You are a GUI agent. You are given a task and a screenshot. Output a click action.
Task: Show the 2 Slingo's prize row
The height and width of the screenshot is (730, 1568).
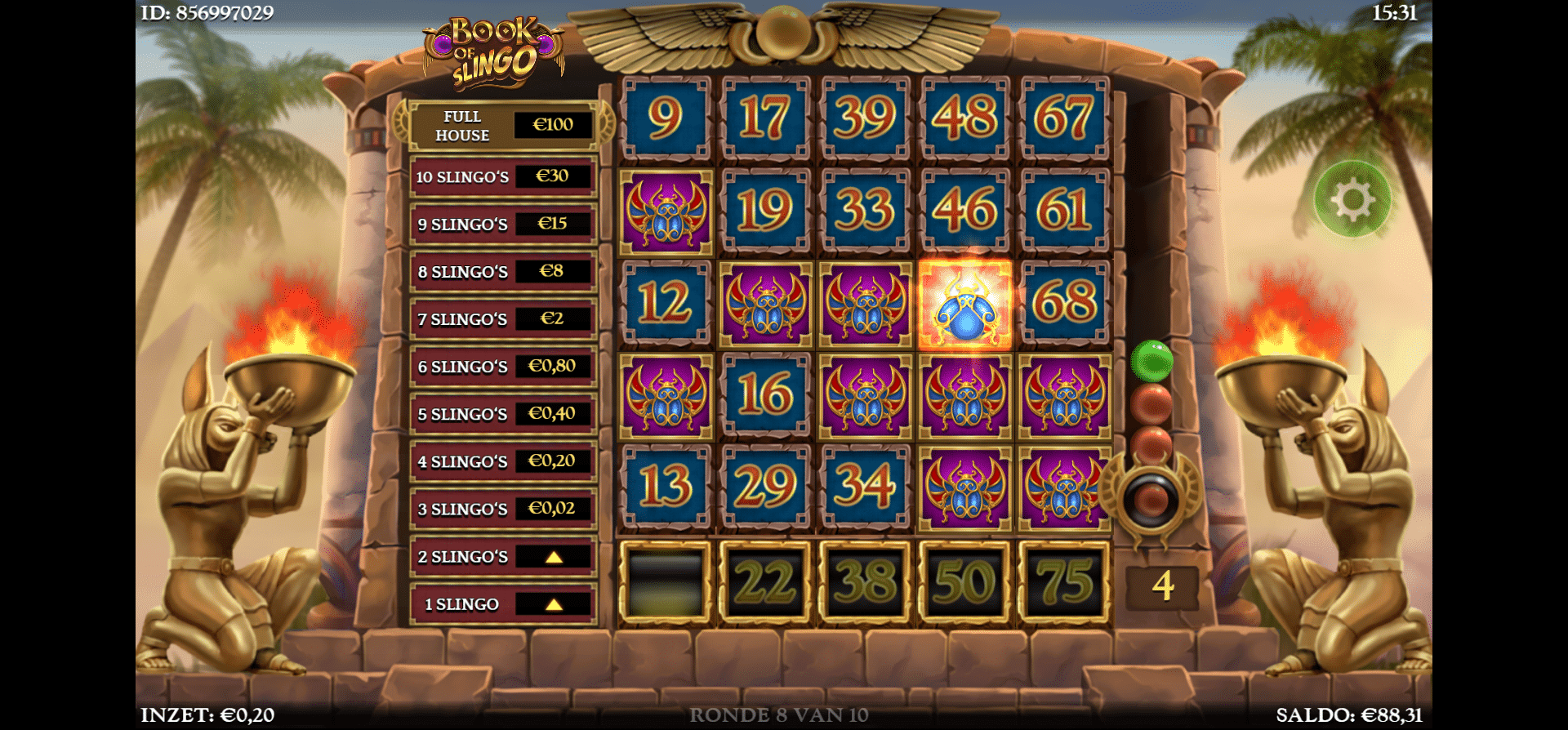point(503,557)
